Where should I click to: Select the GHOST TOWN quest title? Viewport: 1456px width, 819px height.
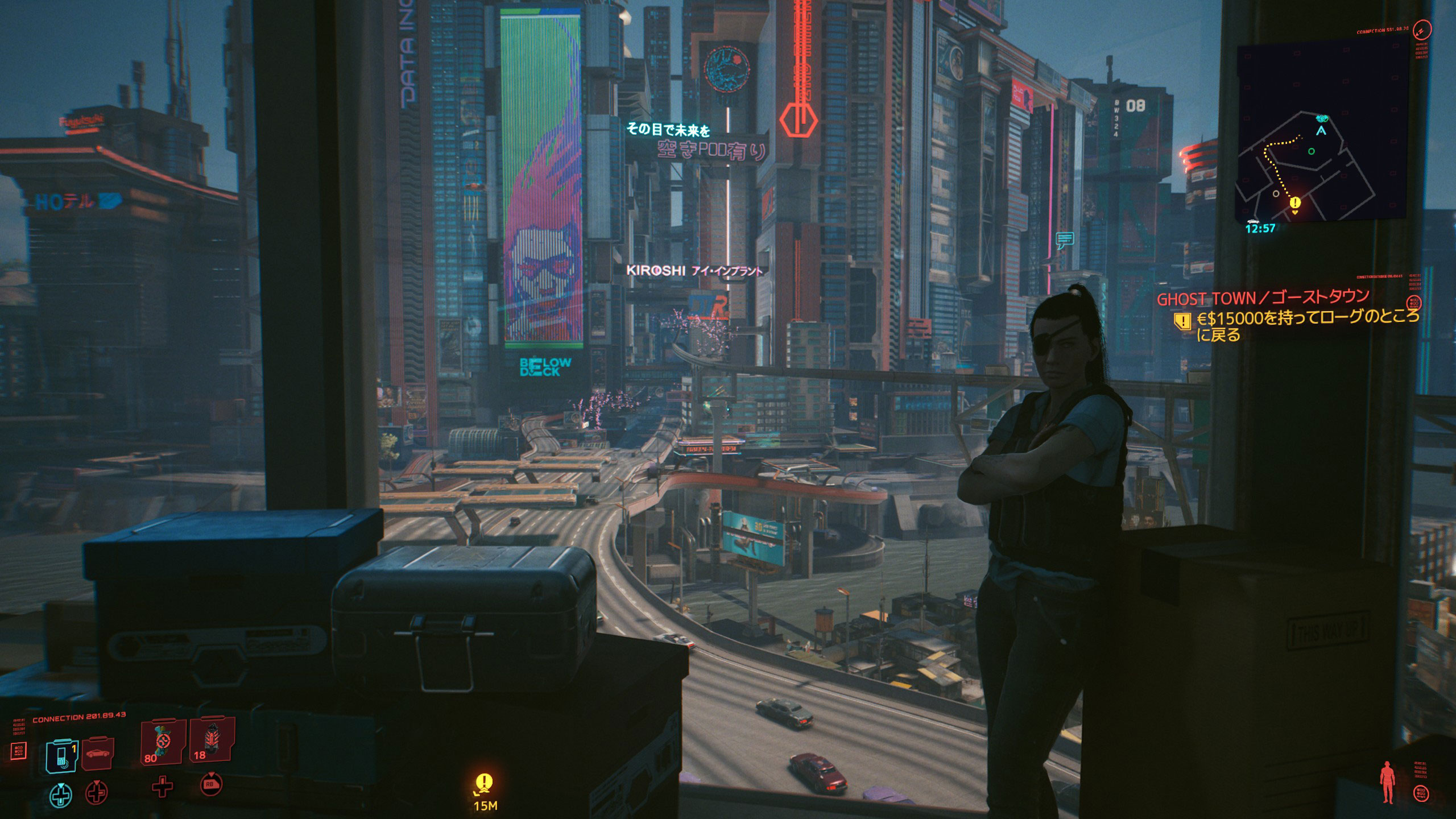(1261, 298)
